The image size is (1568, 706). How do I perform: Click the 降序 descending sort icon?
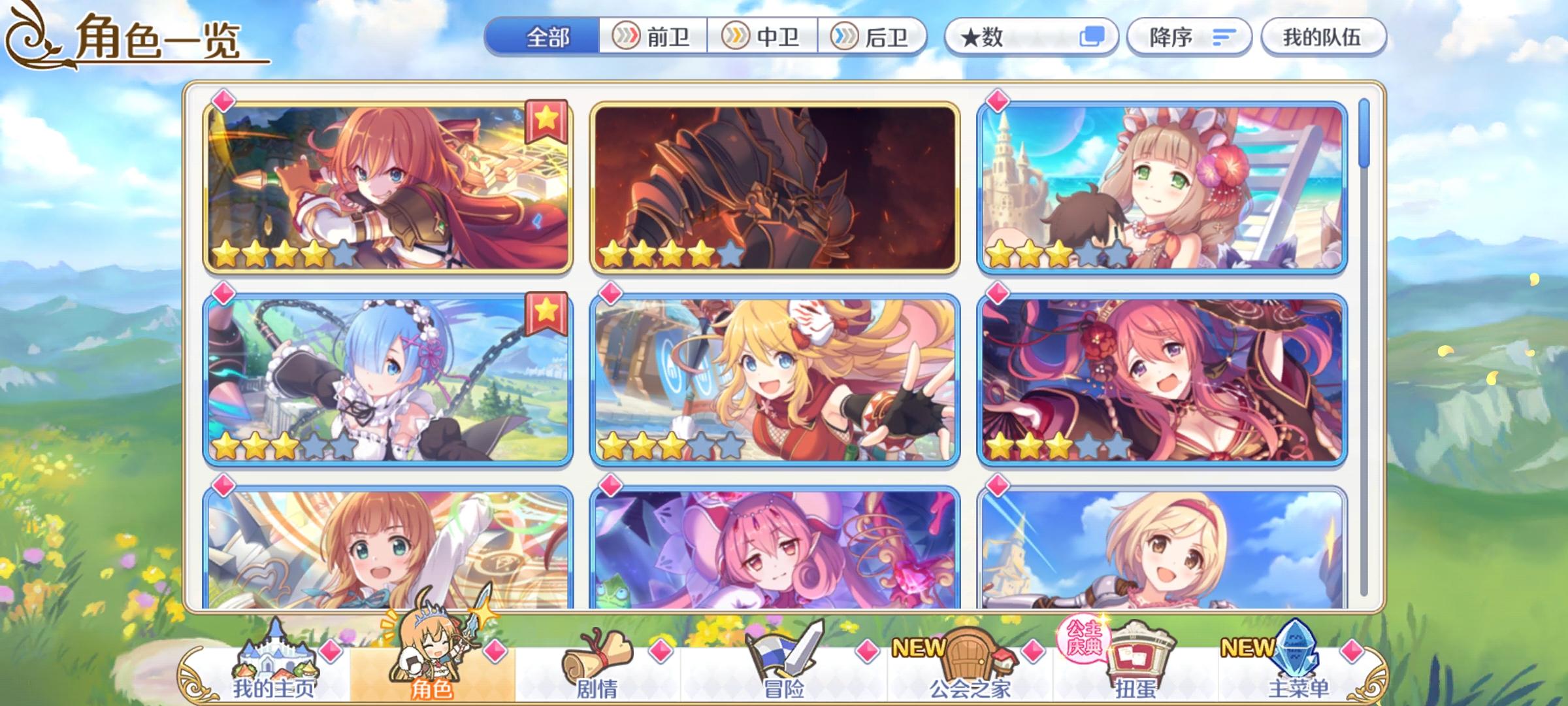pyautogui.click(x=1189, y=37)
